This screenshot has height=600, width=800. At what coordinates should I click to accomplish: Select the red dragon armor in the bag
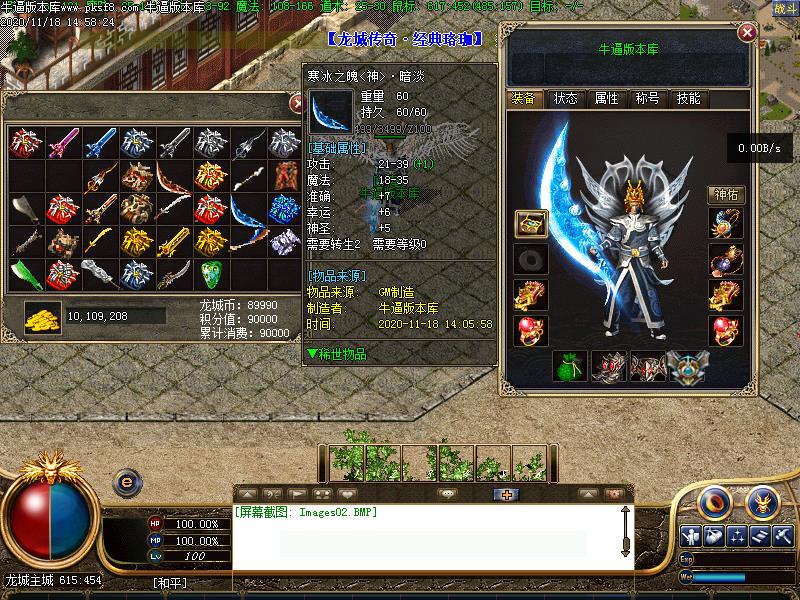click(284, 176)
